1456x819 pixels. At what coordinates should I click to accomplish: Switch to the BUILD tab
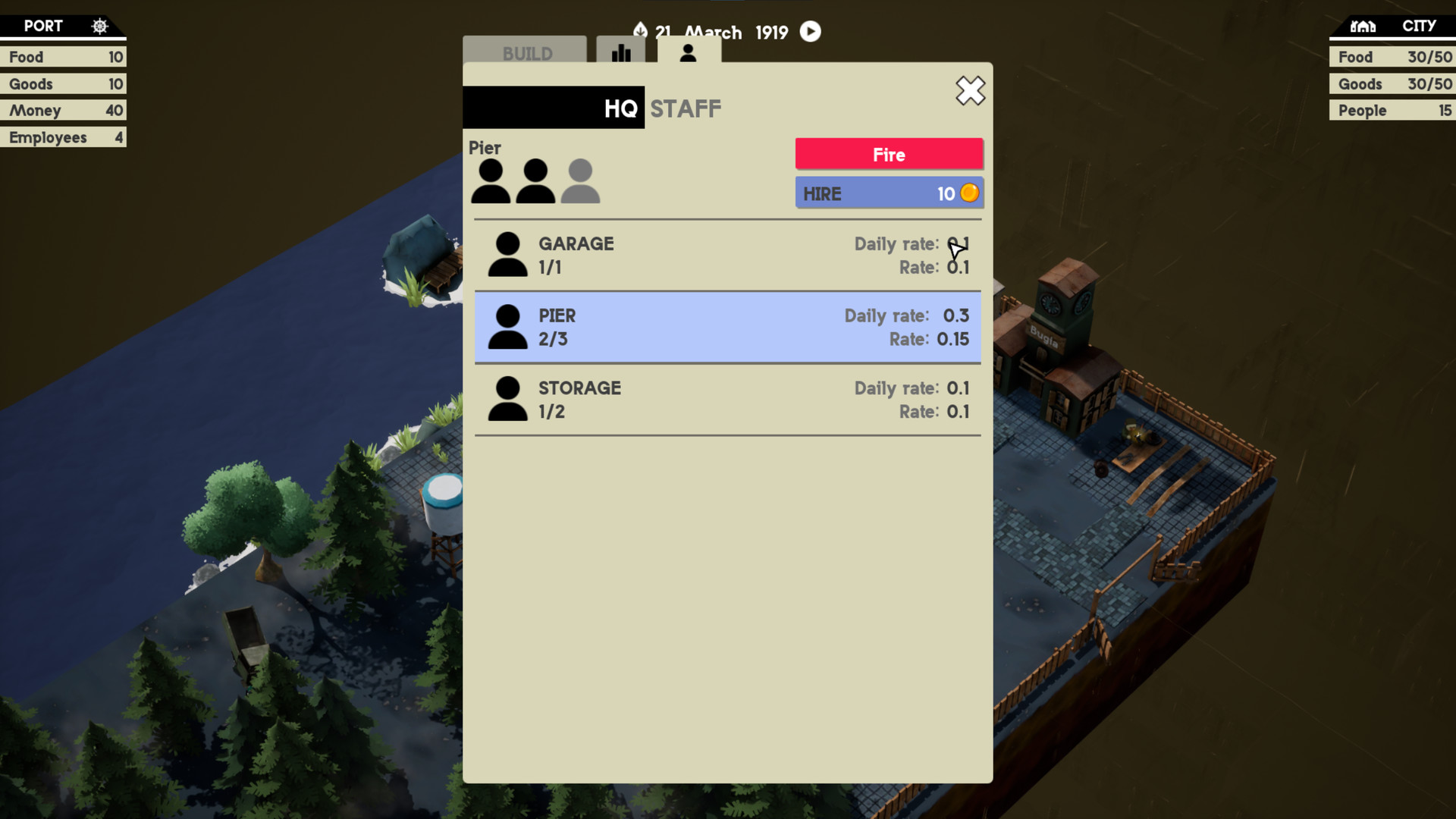pyautogui.click(x=526, y=53)
